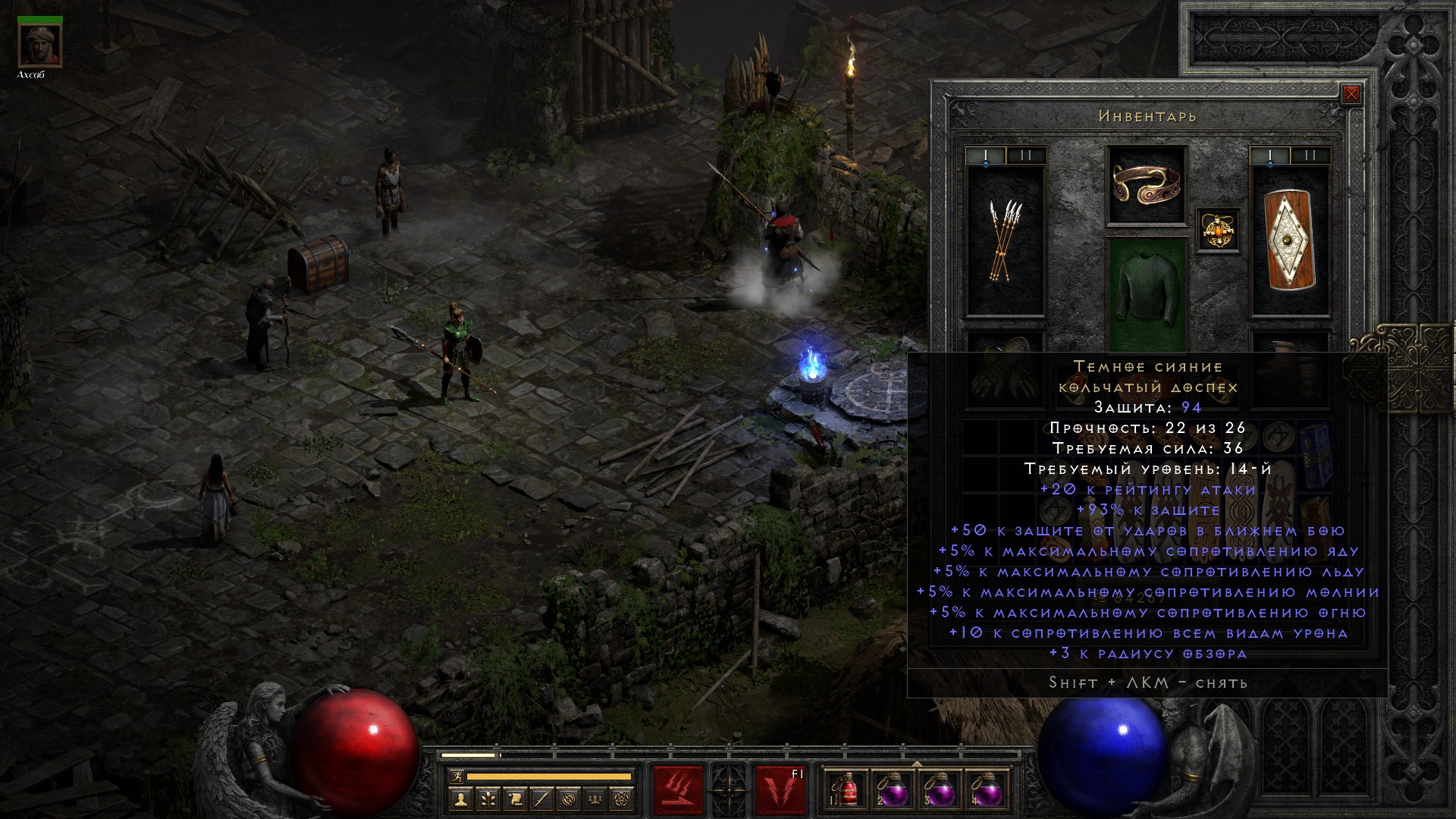Open the quest log scroll icon

(x=515, y=799)
